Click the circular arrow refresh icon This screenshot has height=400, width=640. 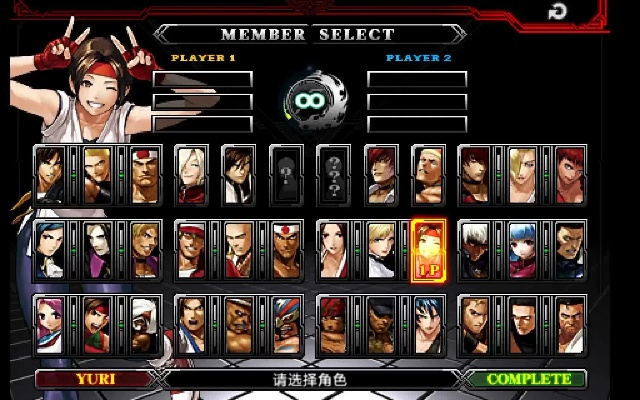pos(557,13)
